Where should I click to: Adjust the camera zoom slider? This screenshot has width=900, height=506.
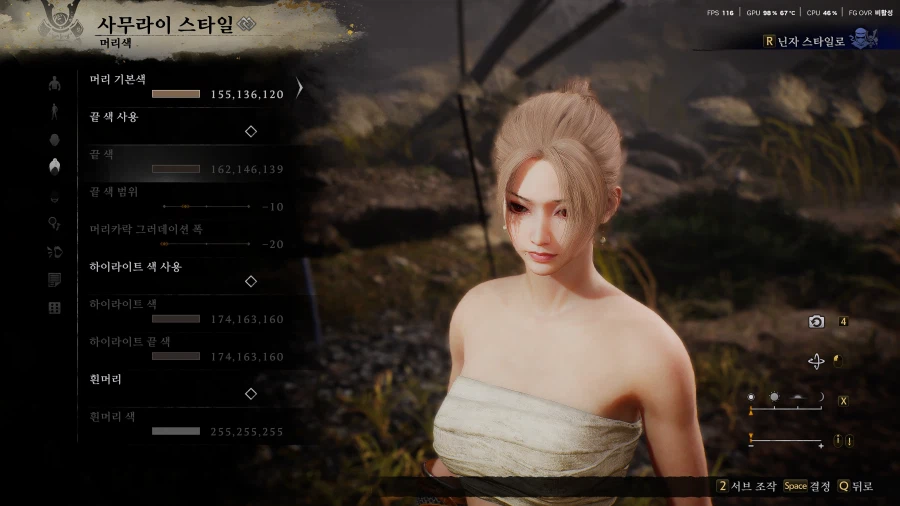pyautogui.click(x=785, y=440)
